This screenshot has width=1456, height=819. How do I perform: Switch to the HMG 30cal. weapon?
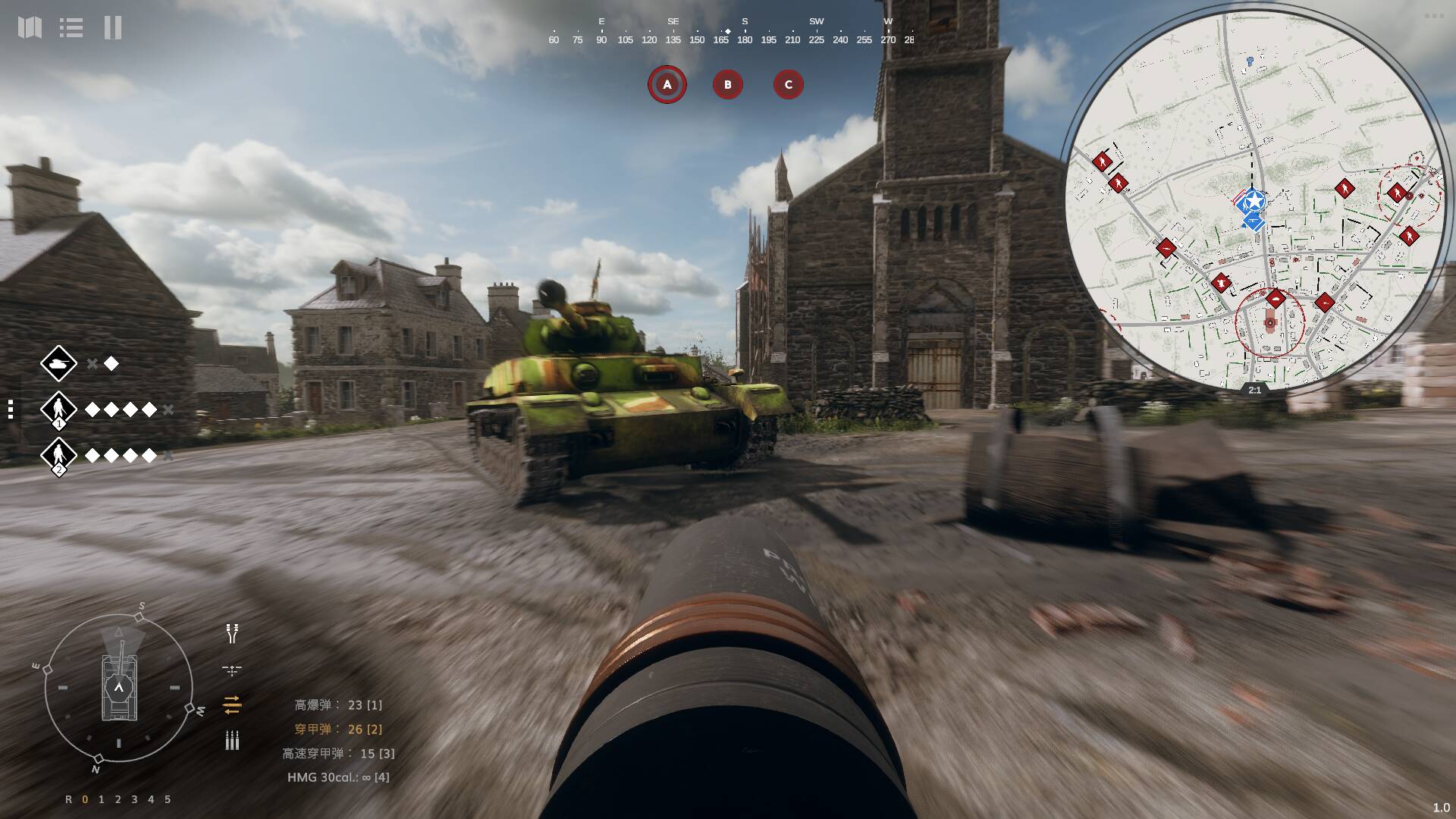click(x=338, y=777)
